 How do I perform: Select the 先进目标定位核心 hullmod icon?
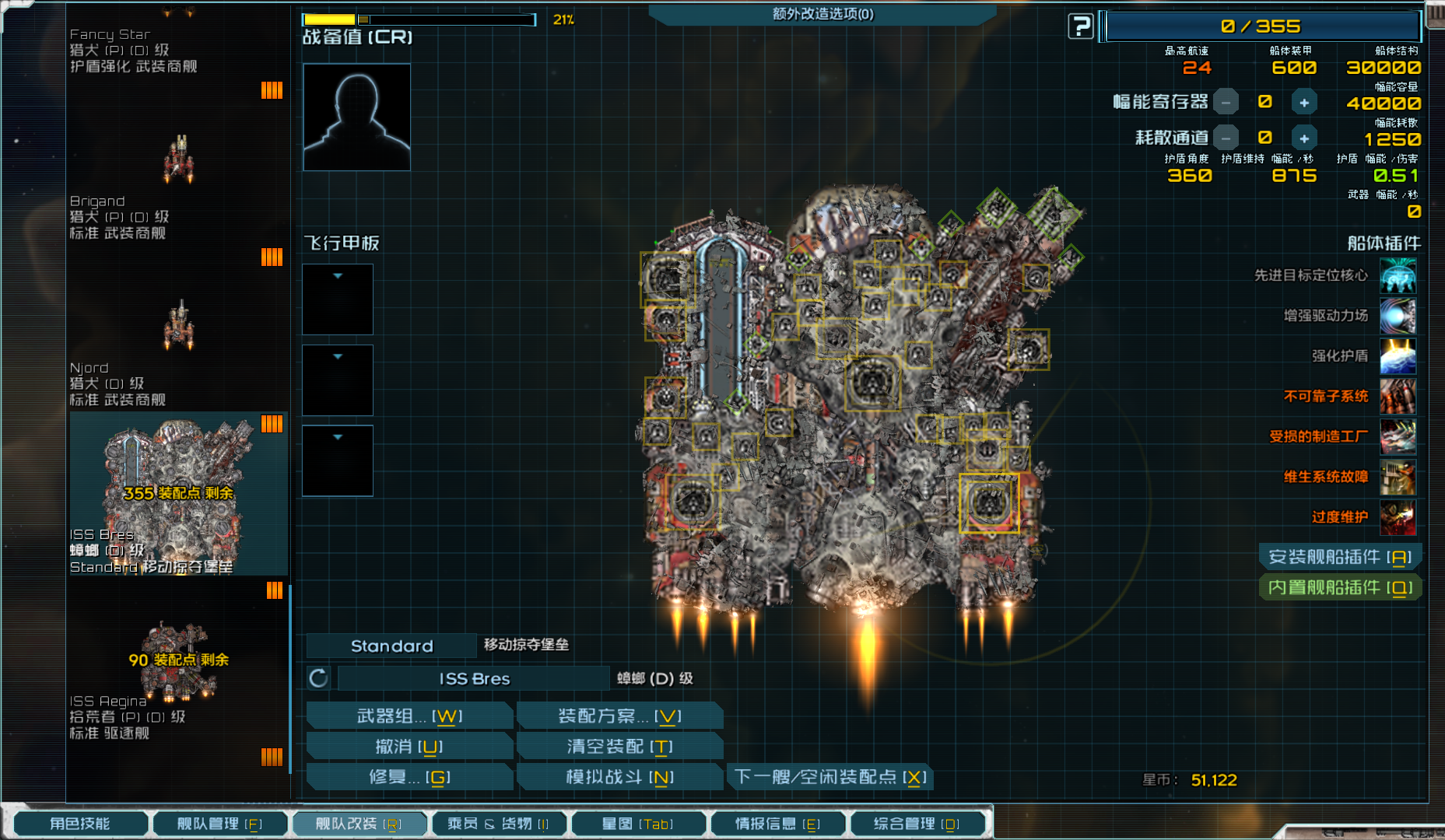click(1398, 275)
